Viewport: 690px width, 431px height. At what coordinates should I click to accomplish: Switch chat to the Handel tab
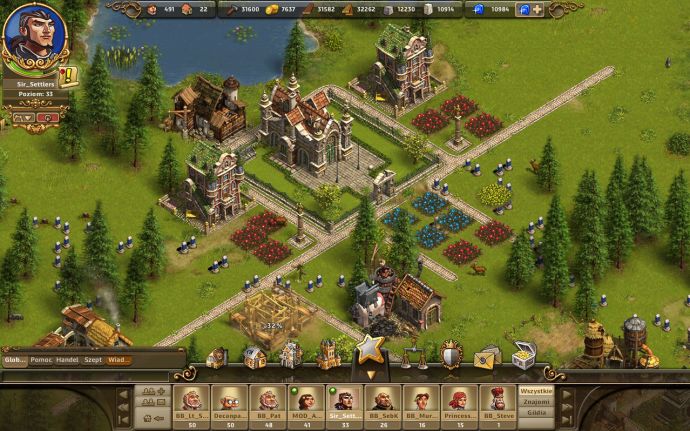tap(68, 360)
